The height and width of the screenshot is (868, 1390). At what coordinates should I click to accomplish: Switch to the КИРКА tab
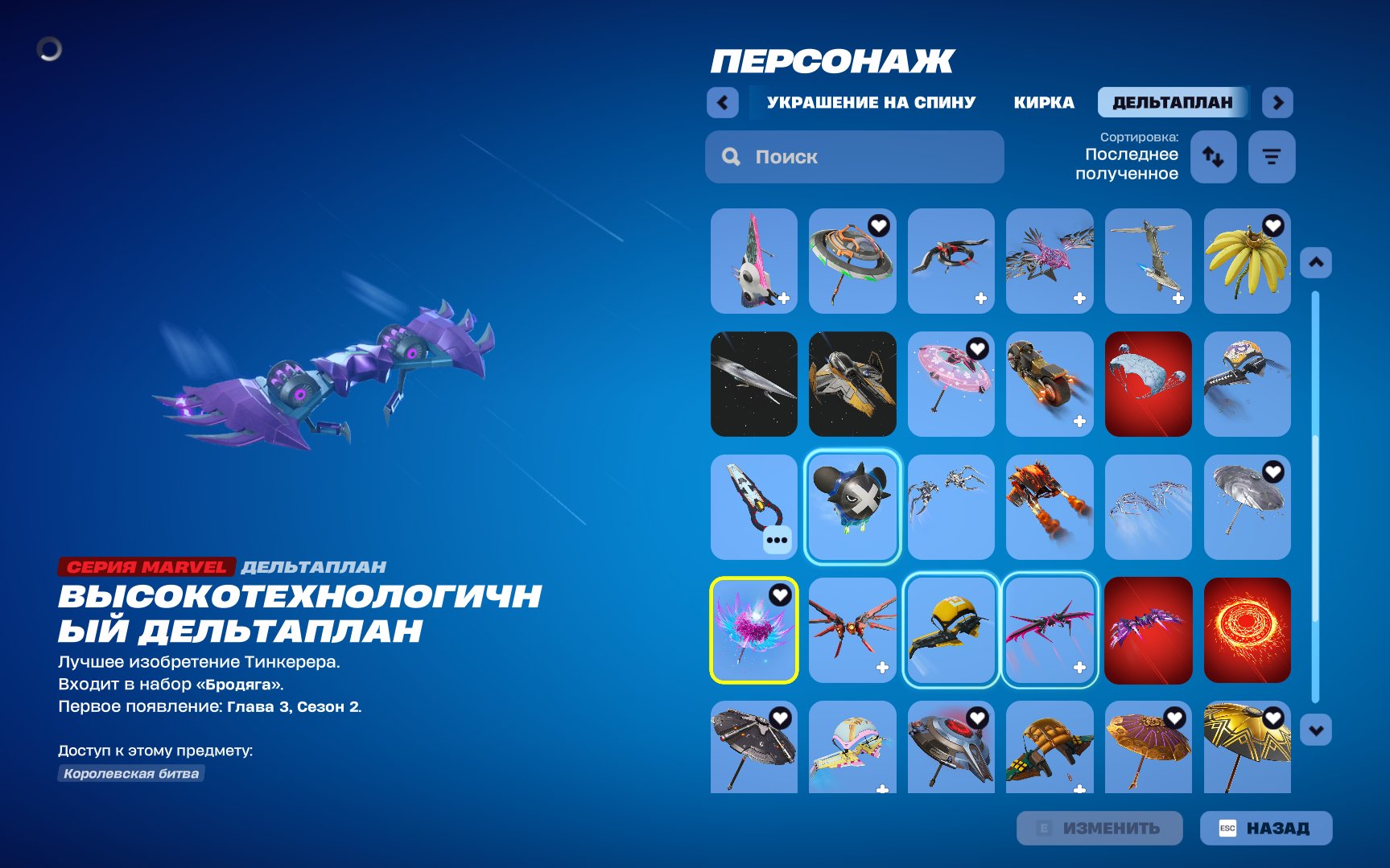click(1044, 103)
